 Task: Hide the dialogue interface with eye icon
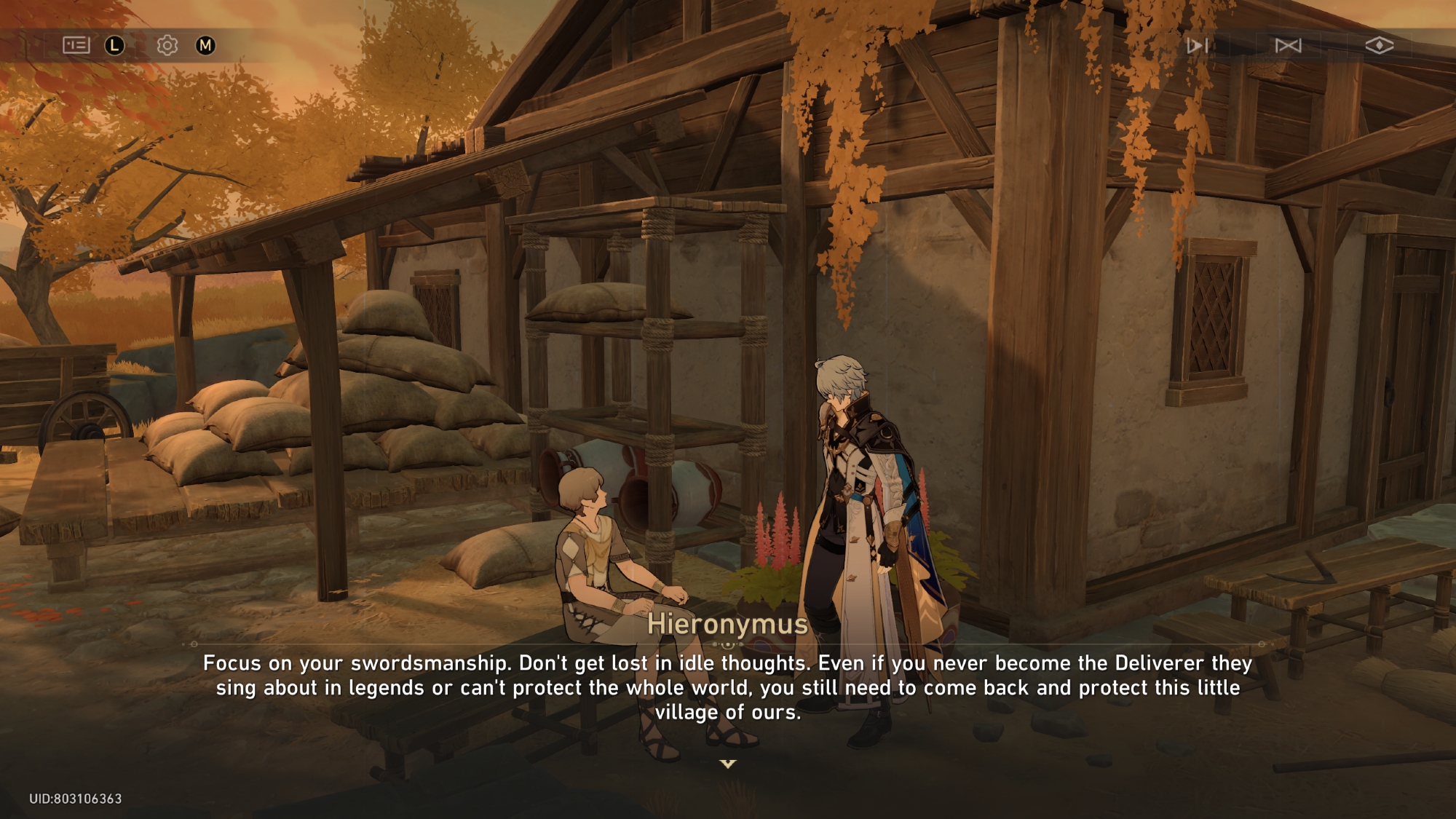click(1379, 46)
